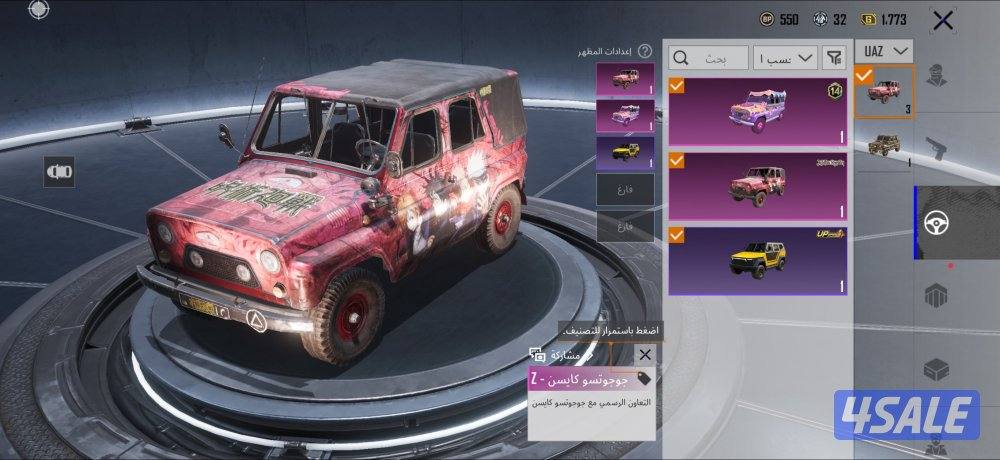Open the appearance settings help icon

coord(645,51)
